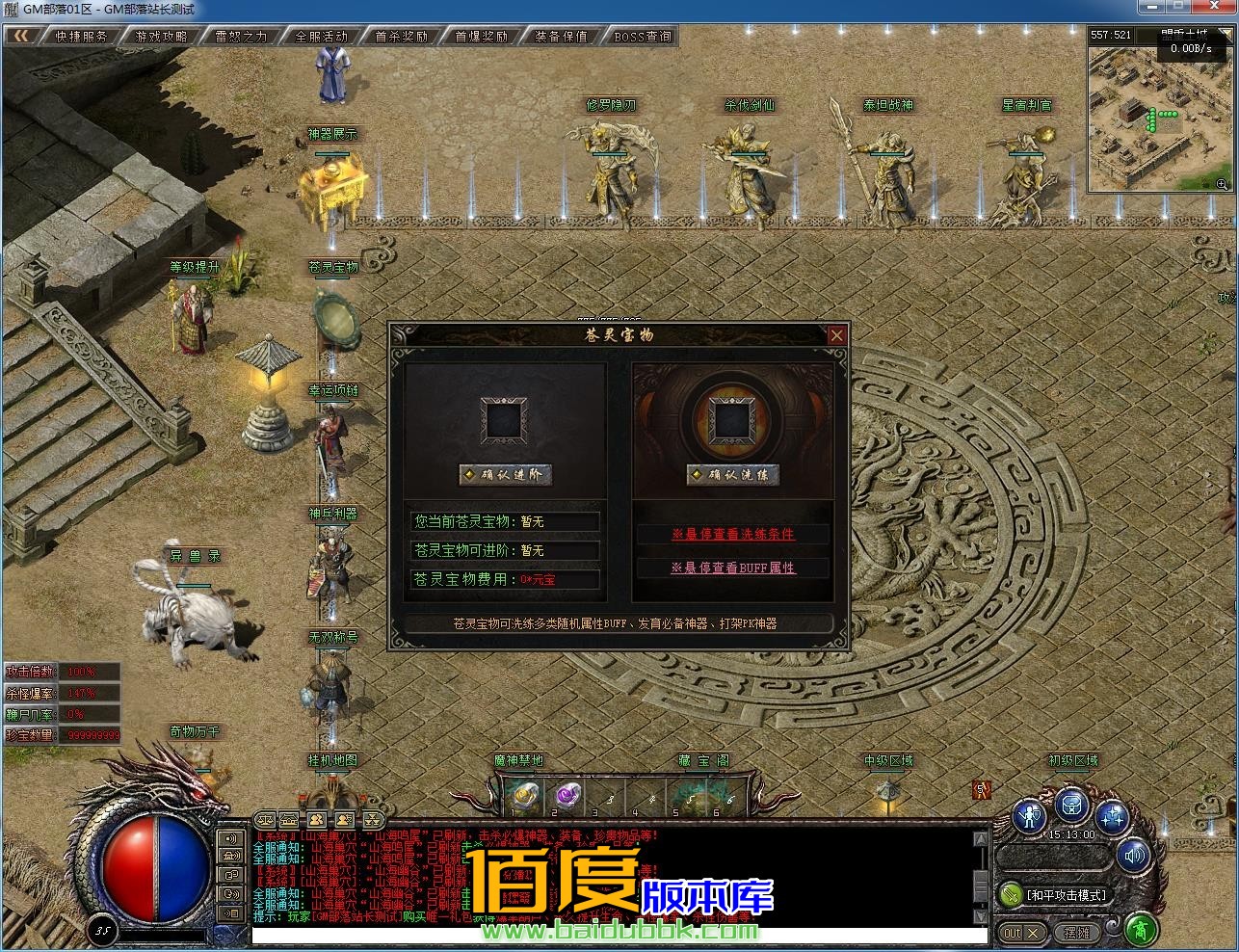The width and height of the screenshot is (1239, 952).
Task: Click the friends icon above the chat log
Action: (315, 819)
